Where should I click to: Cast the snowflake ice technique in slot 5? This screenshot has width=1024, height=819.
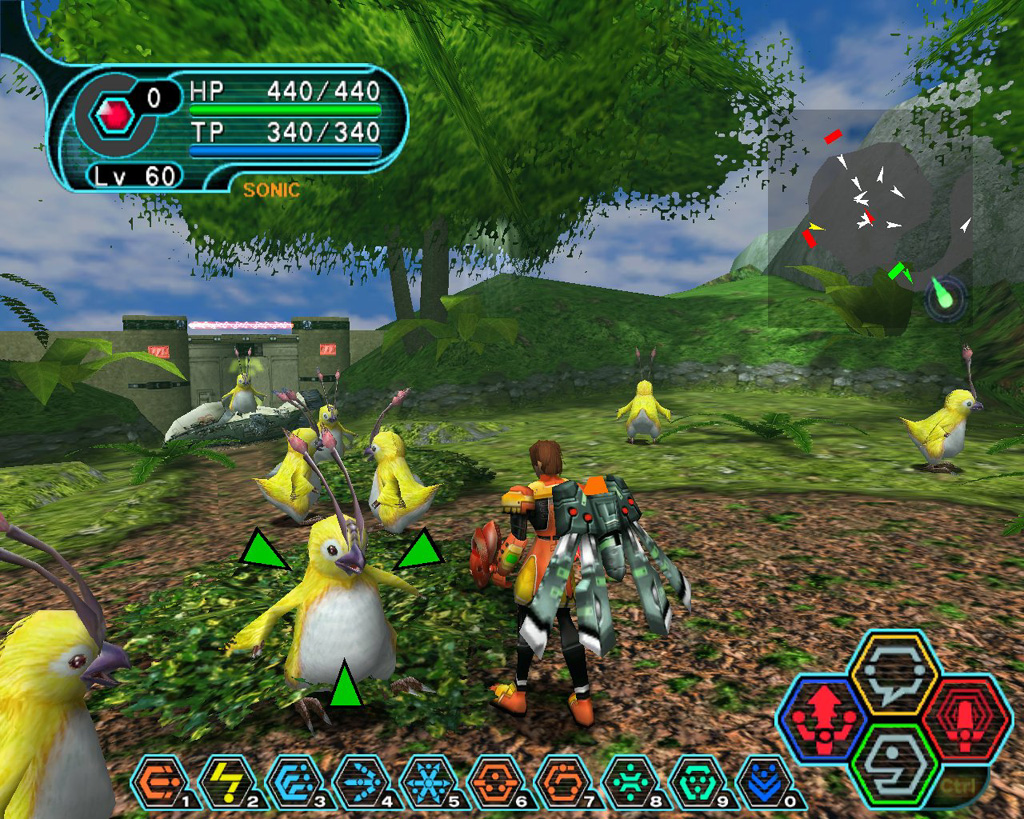click(427, 781)
